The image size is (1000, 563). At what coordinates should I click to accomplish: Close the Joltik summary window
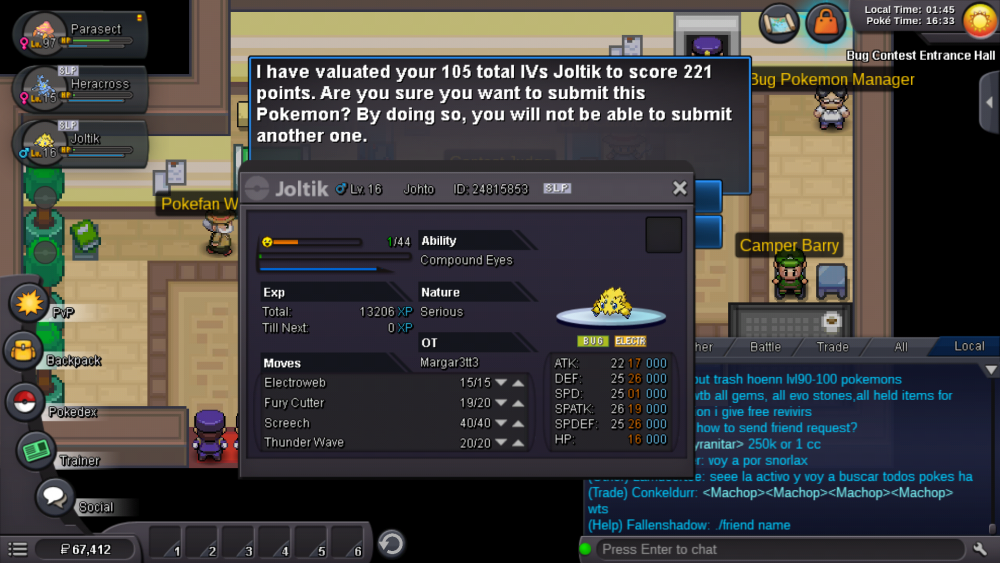coord(680,188)
